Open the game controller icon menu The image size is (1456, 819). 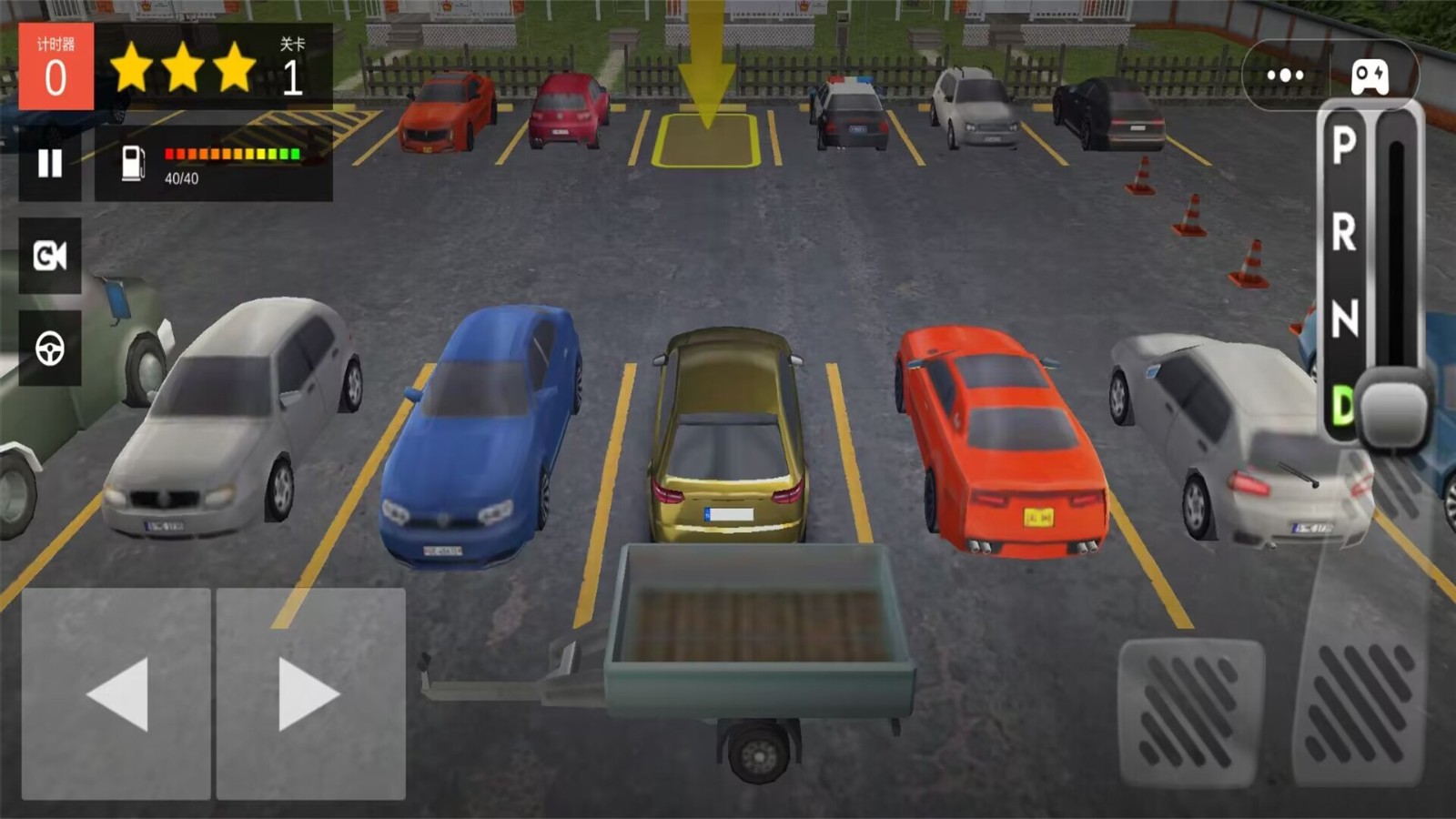click(1370, 76)
